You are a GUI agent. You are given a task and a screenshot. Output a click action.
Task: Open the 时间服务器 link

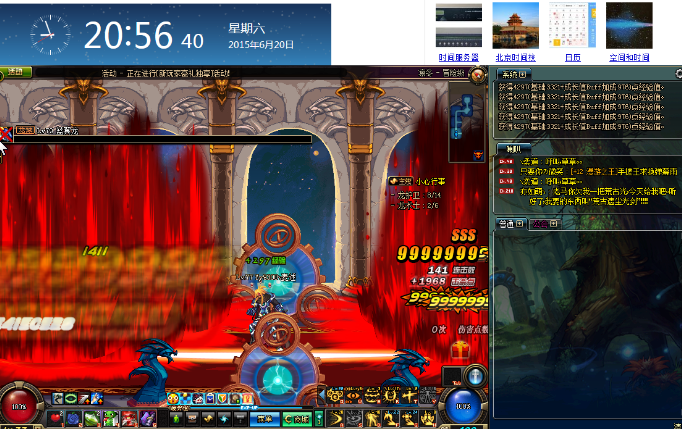point(459,58)
